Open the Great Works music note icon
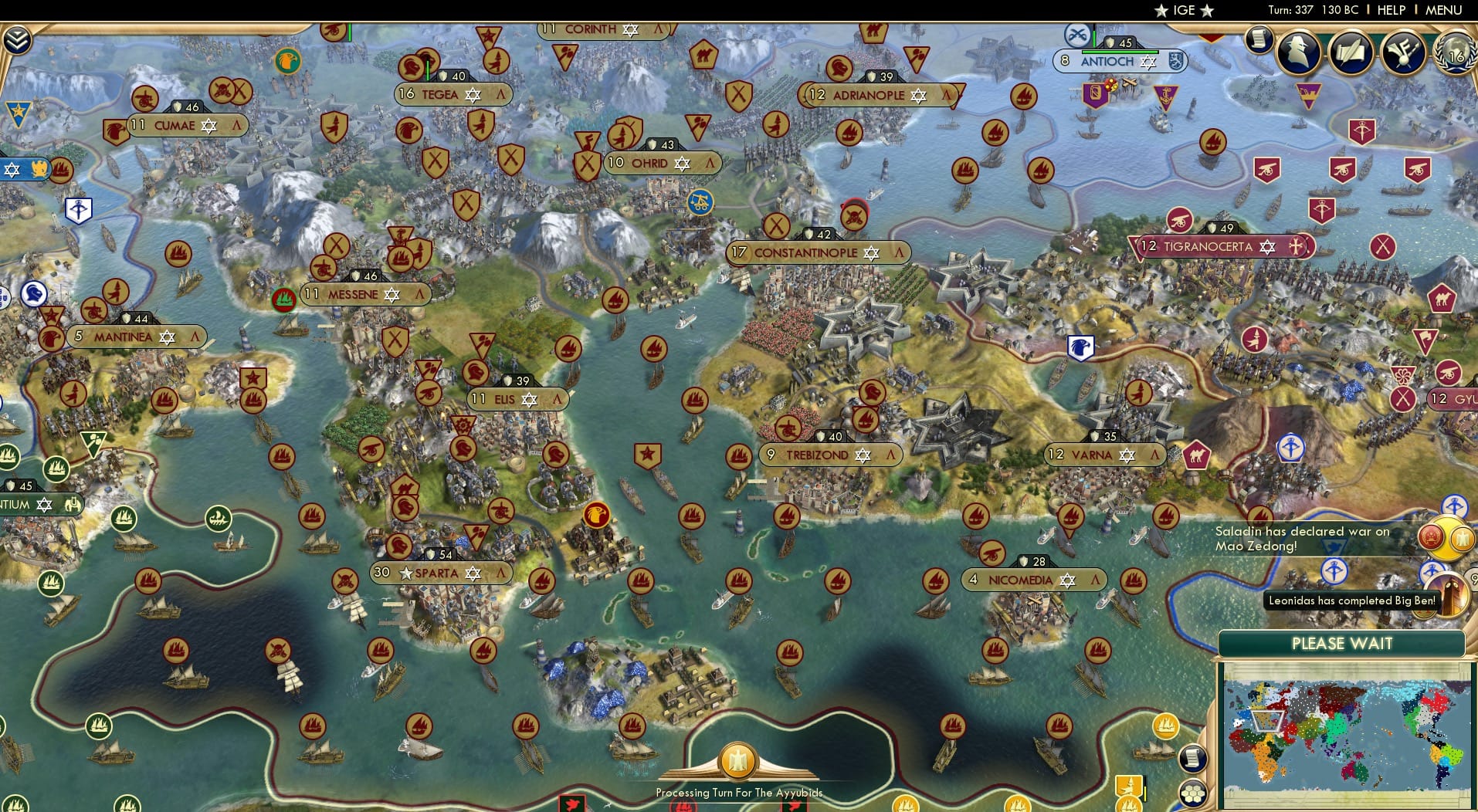This screenshot has height=812, width=1478. (x=1403, y=52)
